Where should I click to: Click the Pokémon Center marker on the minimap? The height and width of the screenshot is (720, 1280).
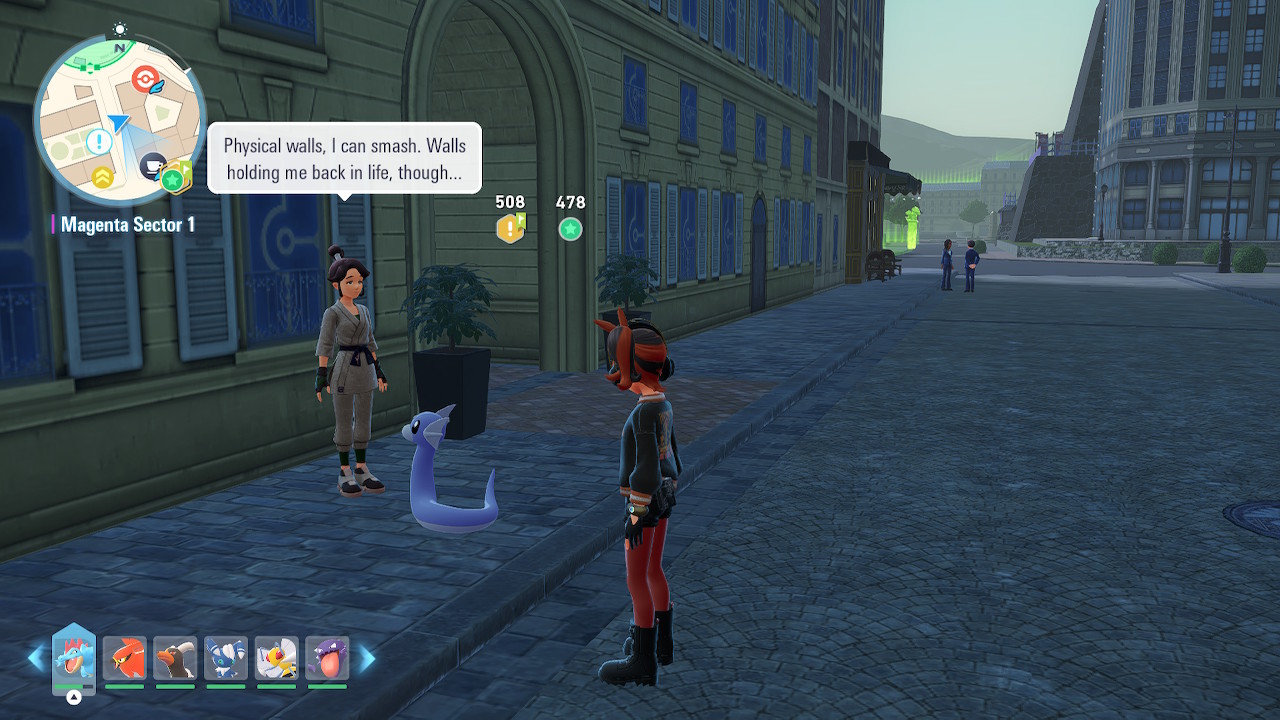pos(145,77)
